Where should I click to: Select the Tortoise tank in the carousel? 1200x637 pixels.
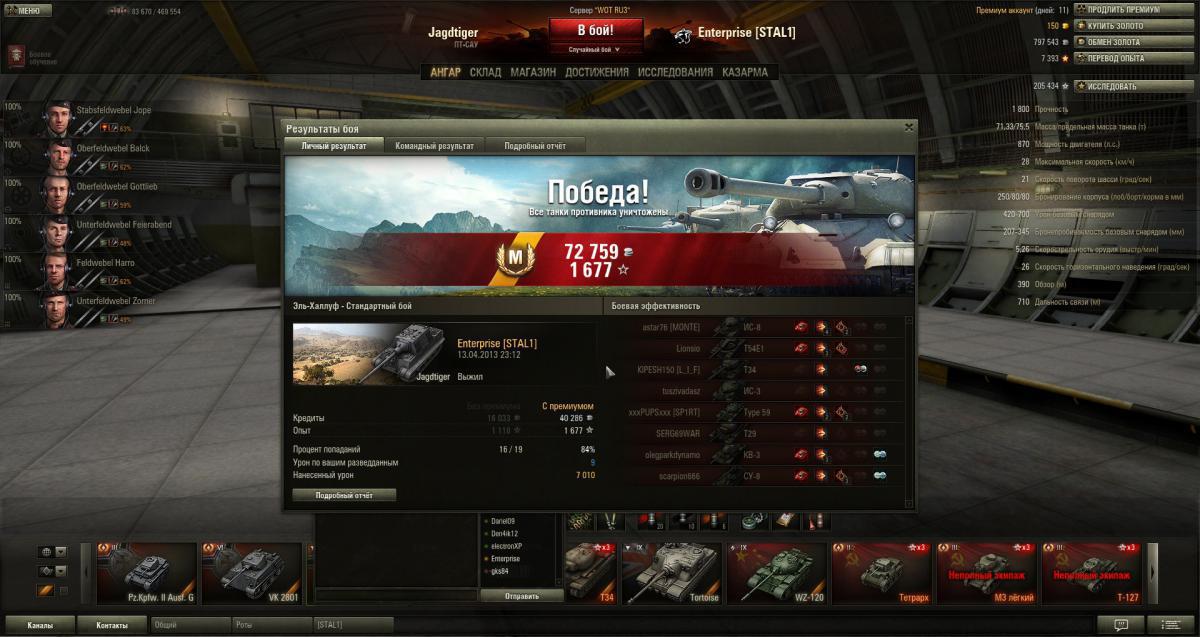point(671,574)
